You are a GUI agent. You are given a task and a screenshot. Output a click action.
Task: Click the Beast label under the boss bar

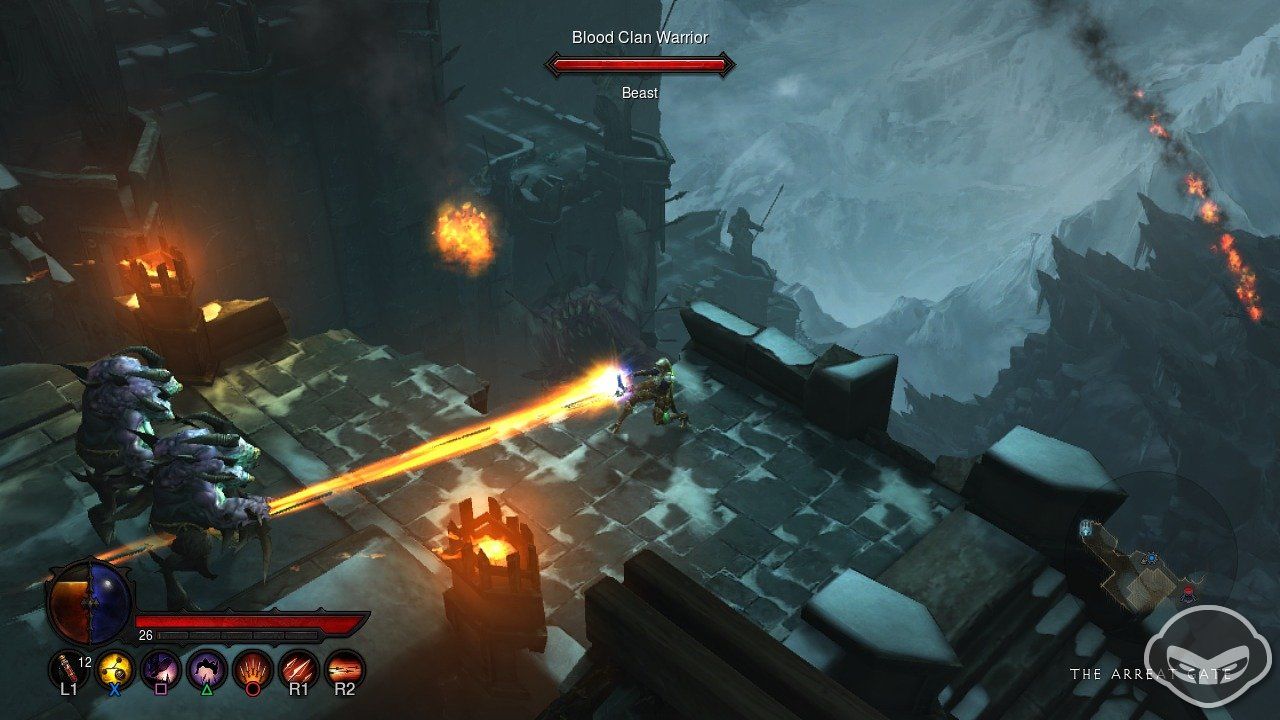tap(639, 92)
